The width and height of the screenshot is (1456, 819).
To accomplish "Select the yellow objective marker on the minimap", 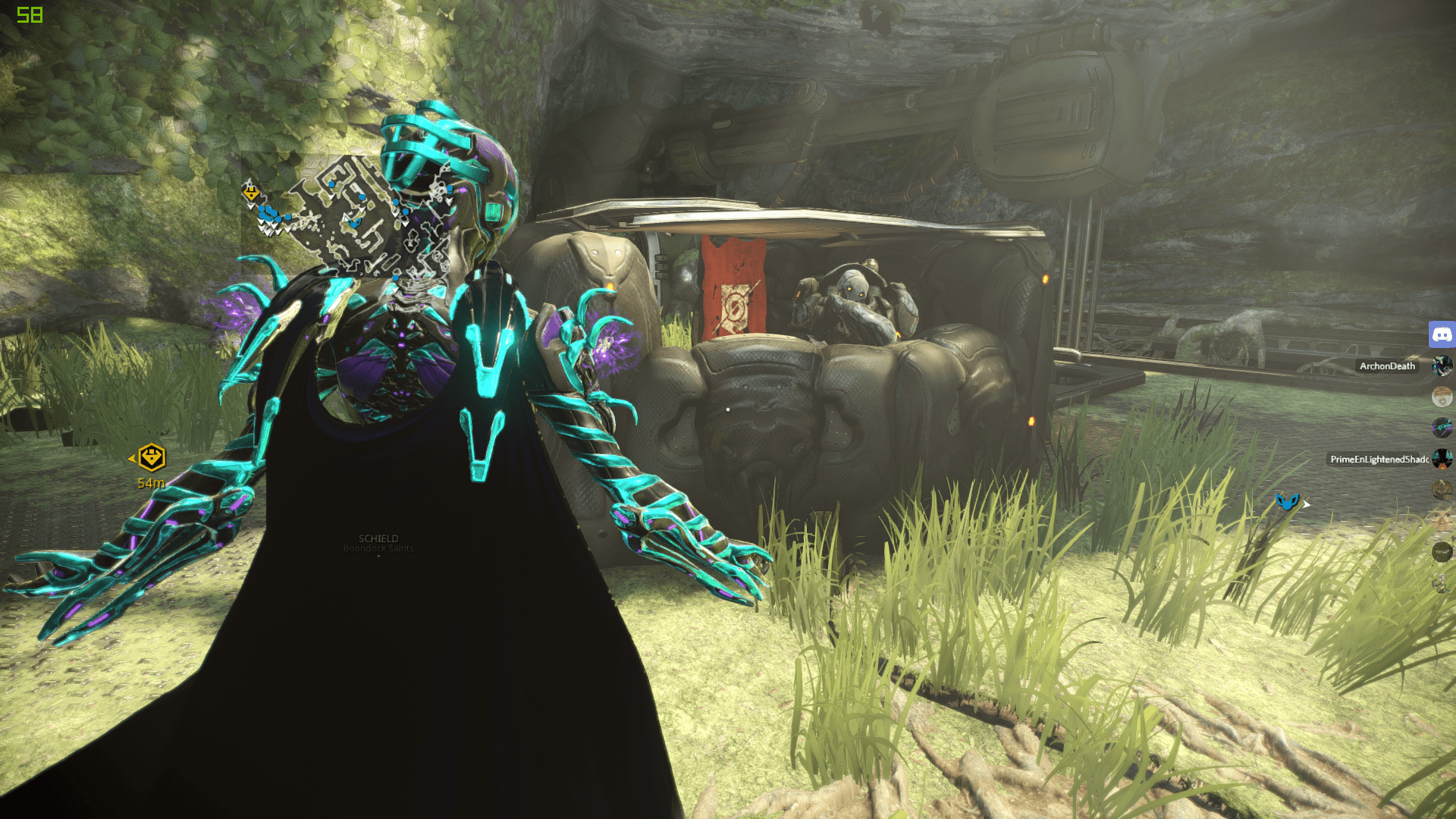I will [251, 193].
